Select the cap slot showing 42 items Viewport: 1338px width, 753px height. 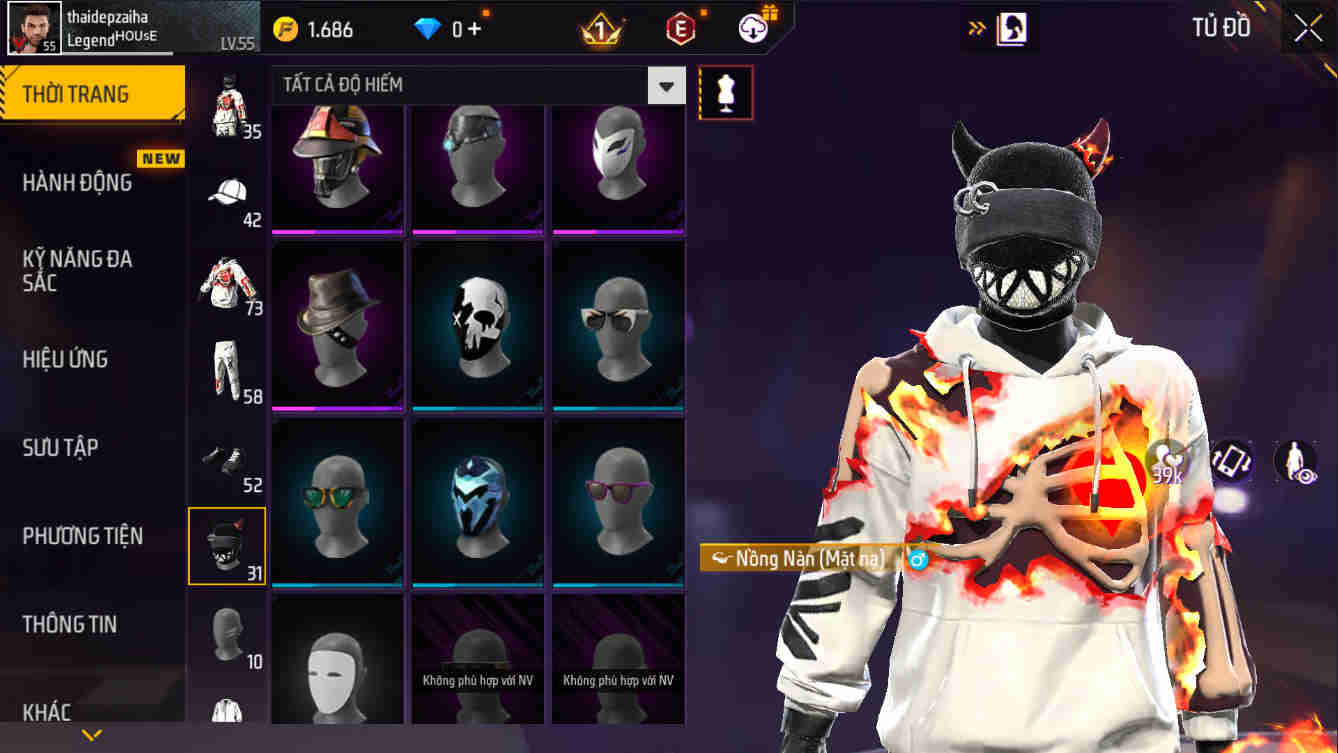(227, 192)
